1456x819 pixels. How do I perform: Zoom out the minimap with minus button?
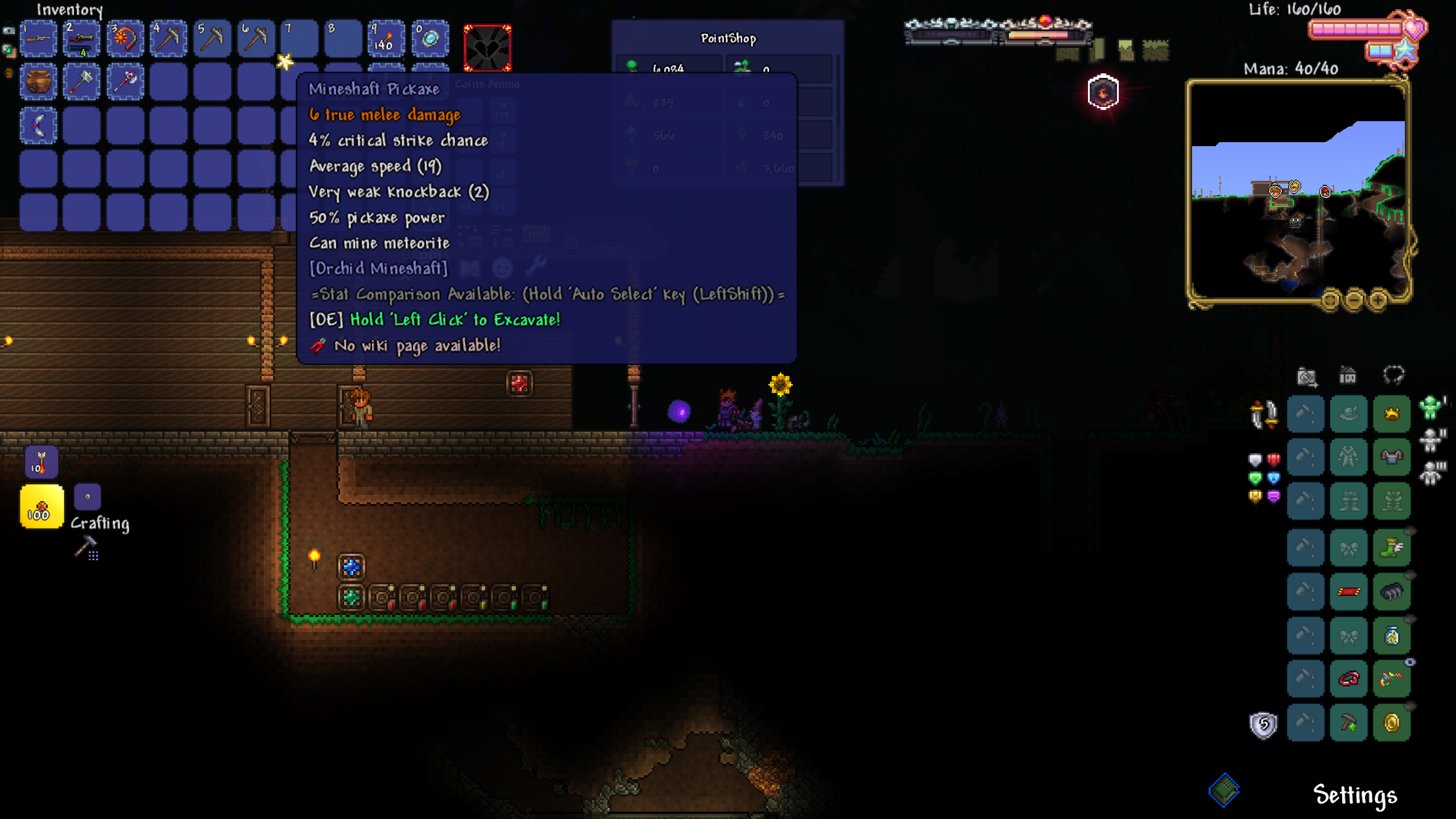tap(1354, 299)
